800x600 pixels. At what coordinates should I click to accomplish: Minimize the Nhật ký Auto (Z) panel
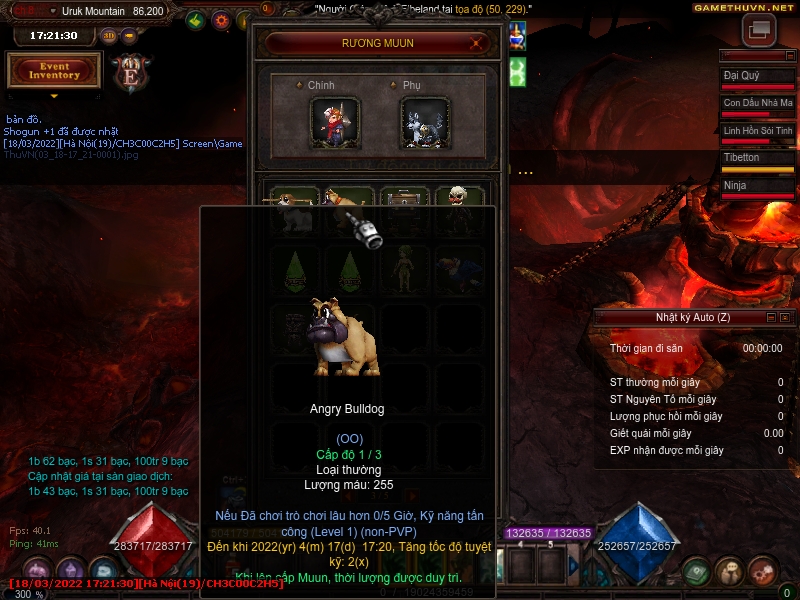tap(770, 317)
